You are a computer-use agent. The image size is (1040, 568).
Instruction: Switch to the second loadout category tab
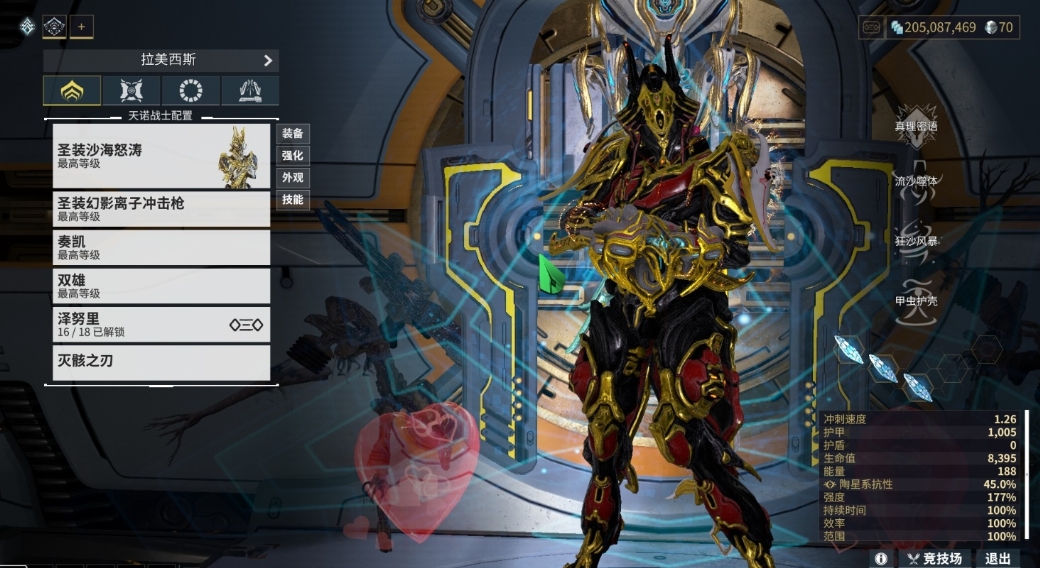131,91
